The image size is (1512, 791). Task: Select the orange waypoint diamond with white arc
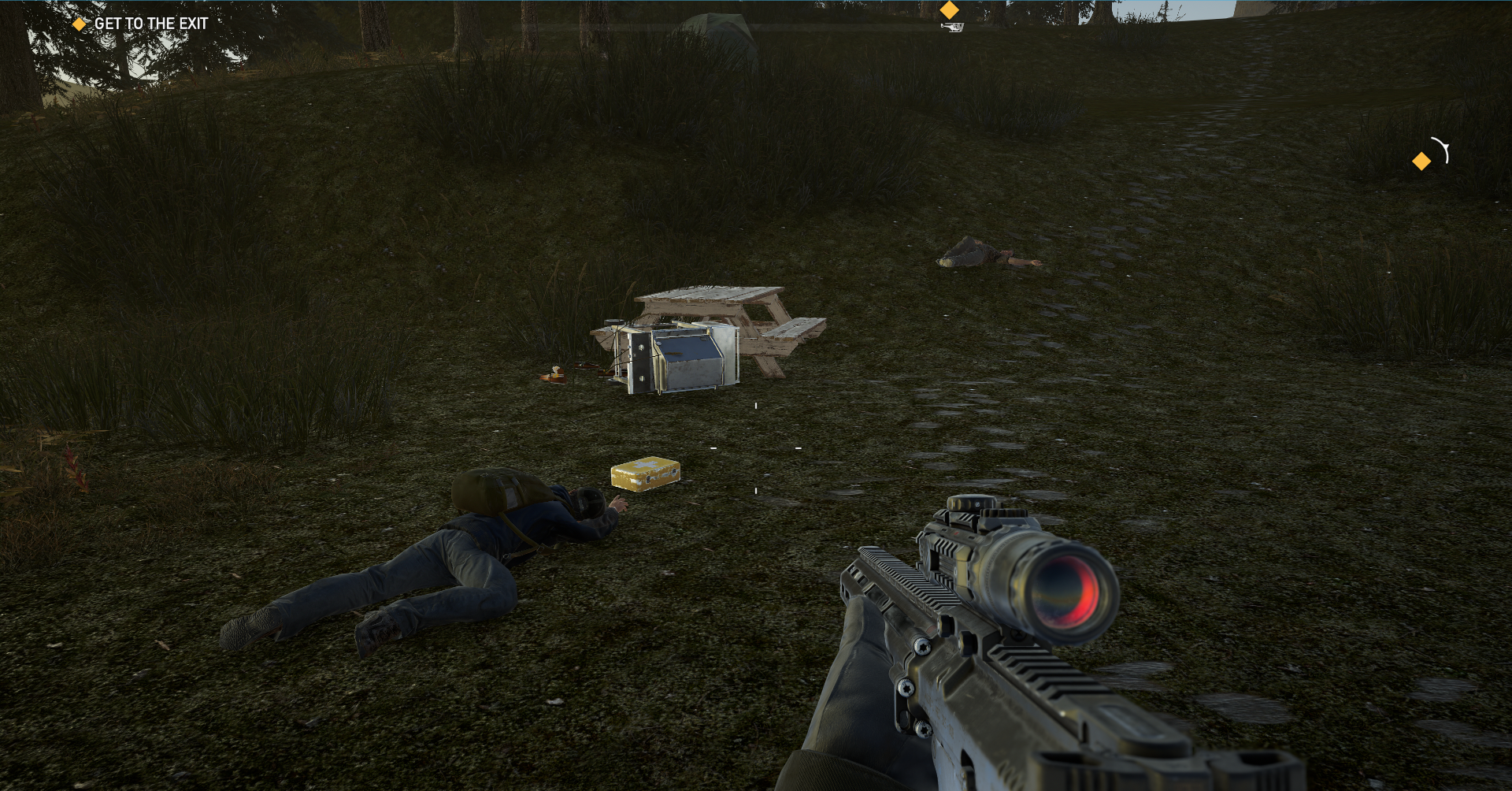click(1422, 162)
